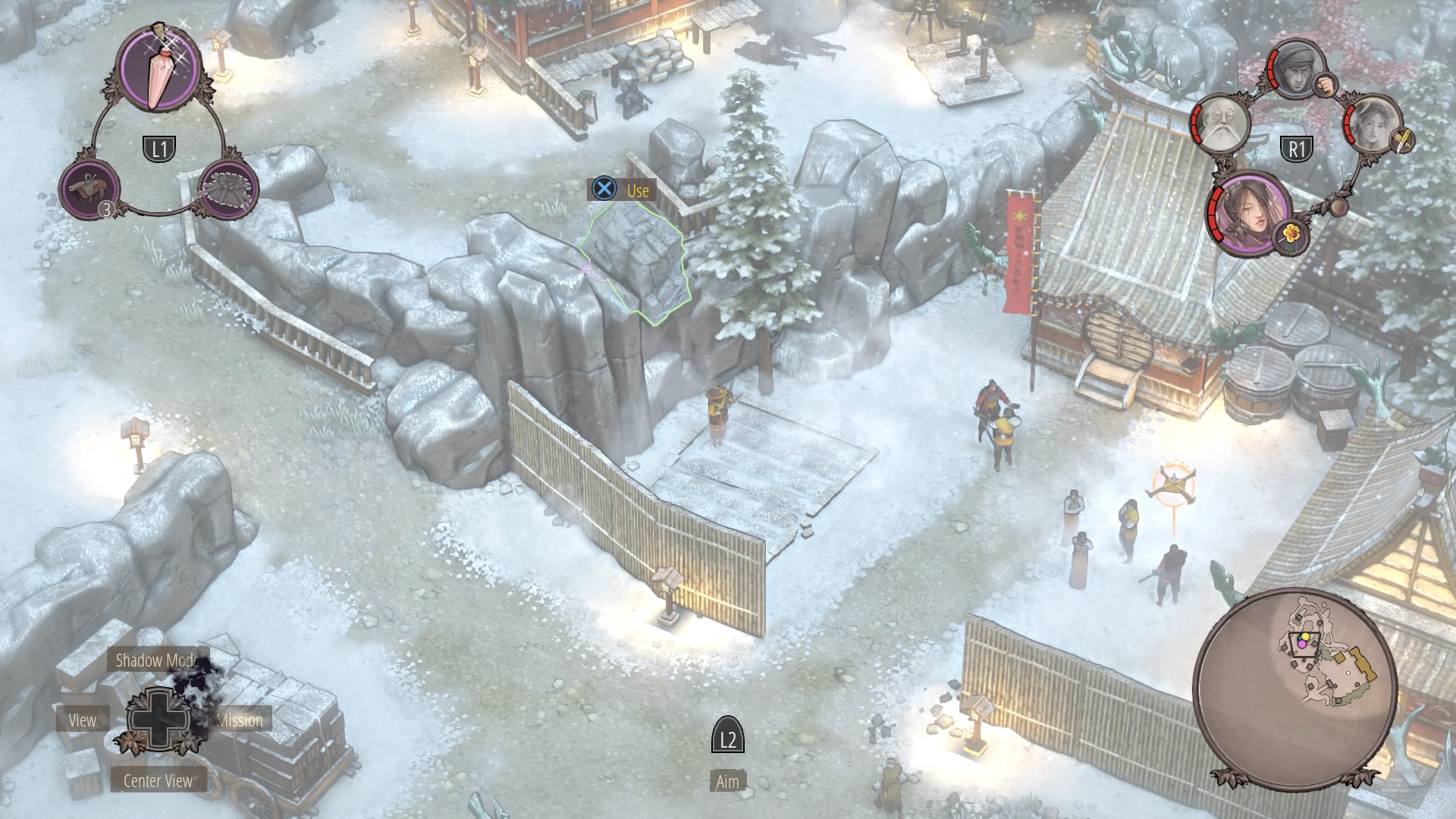
Task: Switch to the headband-wearing man's portrait
Action: [x=1299, y=66]
